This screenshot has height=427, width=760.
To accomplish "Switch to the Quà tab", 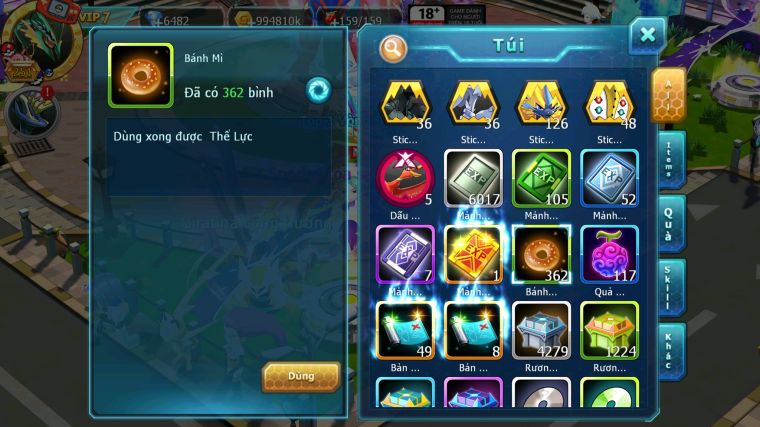I will pos(670,222).
